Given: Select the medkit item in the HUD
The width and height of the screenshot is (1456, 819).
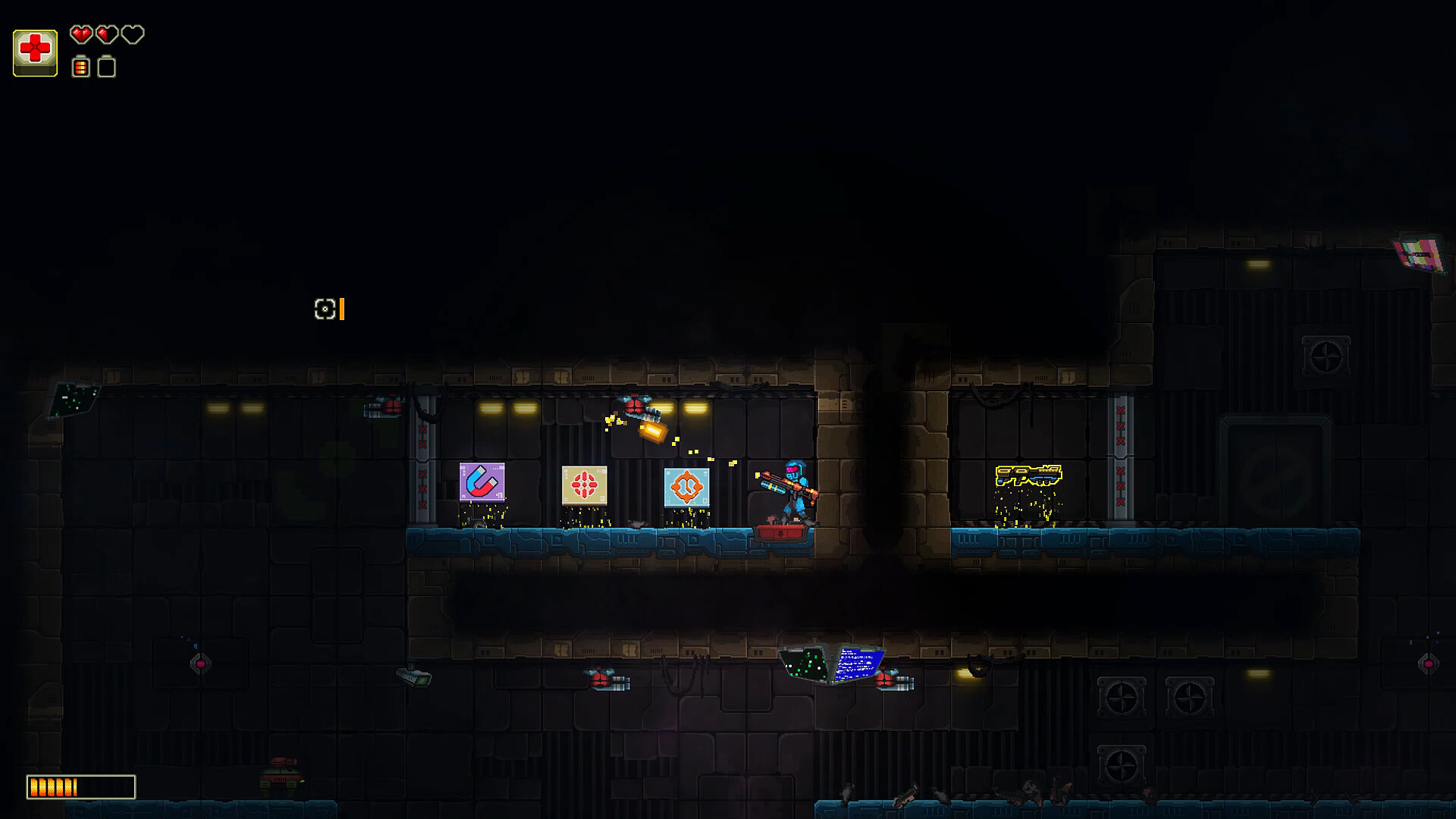Looking at the screenshot, I should coord(35,52).
